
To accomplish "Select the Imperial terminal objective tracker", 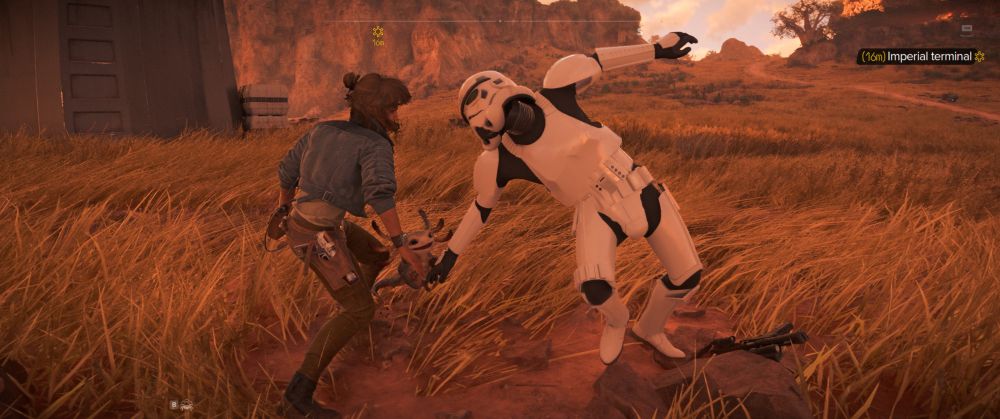I will (x=921, y=57).
